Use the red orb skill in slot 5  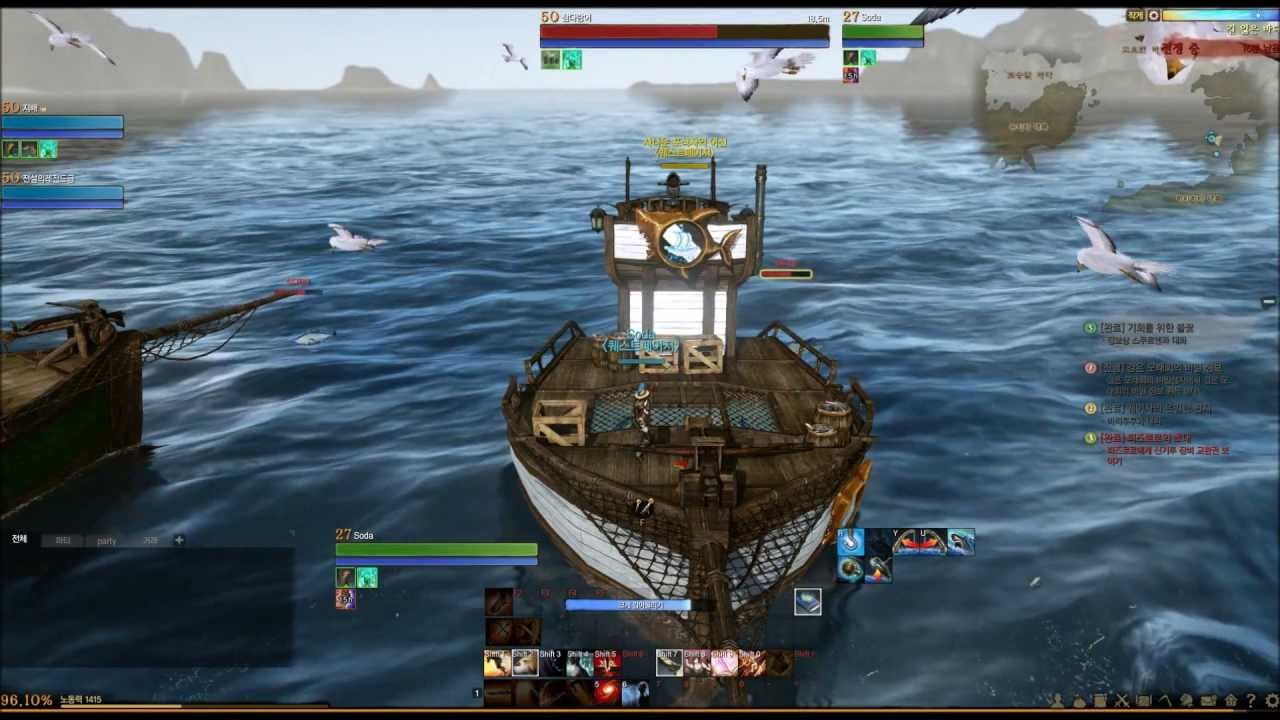coord(606,693)
